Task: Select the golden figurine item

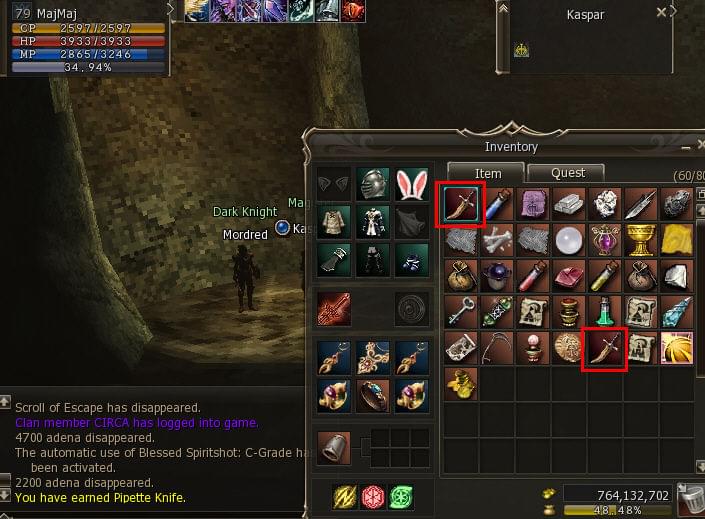Action: click(460, 382)
